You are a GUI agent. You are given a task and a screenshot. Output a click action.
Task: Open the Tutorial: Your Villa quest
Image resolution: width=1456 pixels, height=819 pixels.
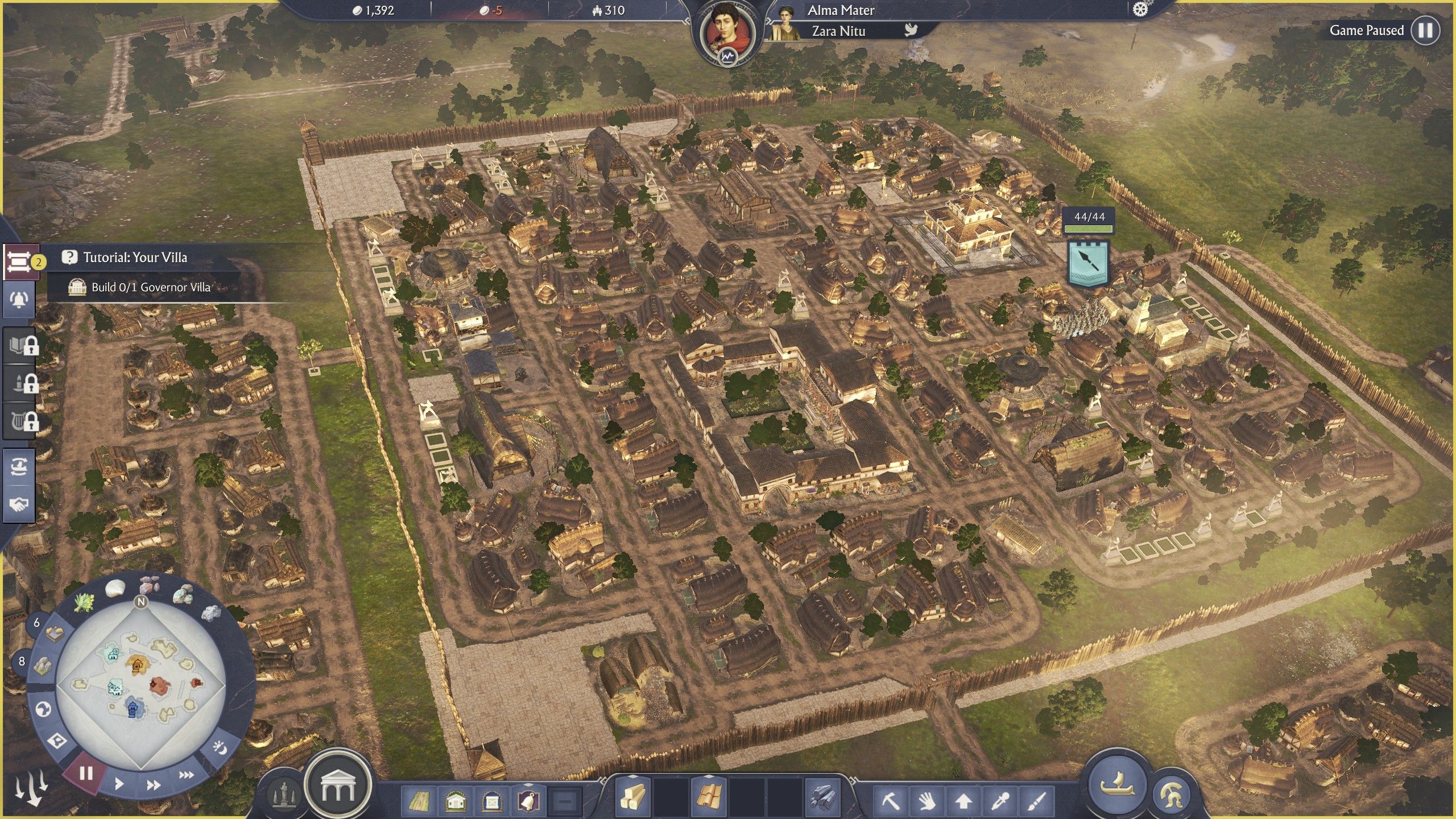tap(135, 258)
